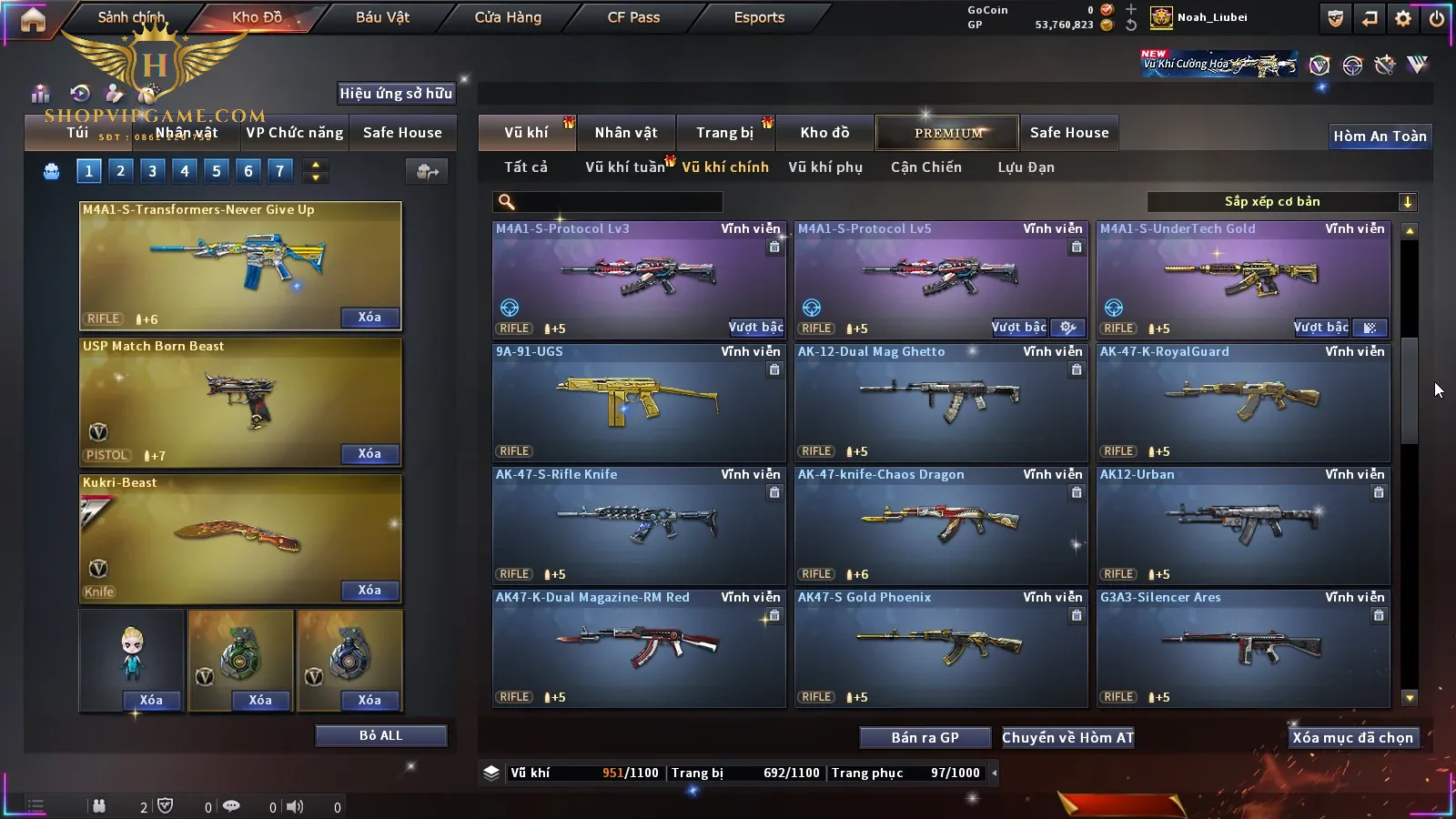Screen dimensions: 1456x819
Task: Open the Hòm An Toàn safe box
Action: click(x=1380, y=136)
